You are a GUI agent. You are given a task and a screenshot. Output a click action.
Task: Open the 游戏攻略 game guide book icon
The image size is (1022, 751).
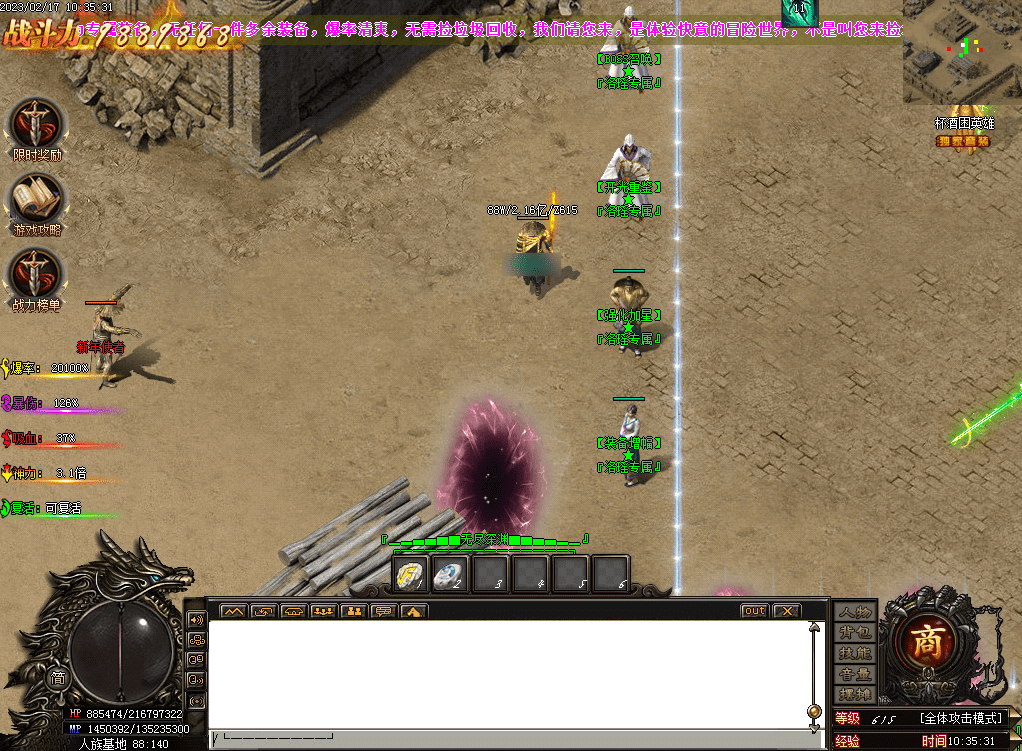tap(37, 199)
